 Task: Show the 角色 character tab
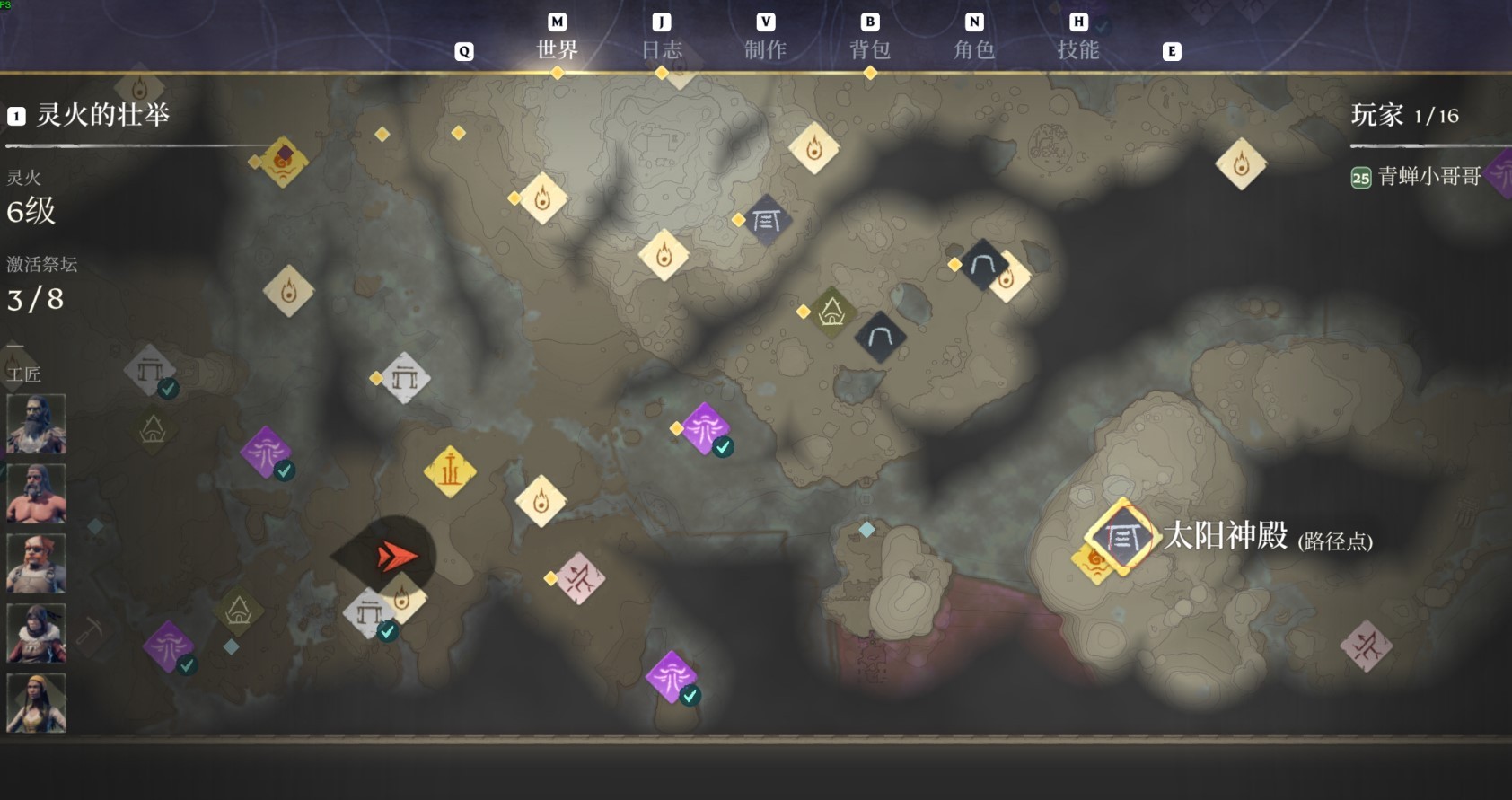click(x=974, y=49)
